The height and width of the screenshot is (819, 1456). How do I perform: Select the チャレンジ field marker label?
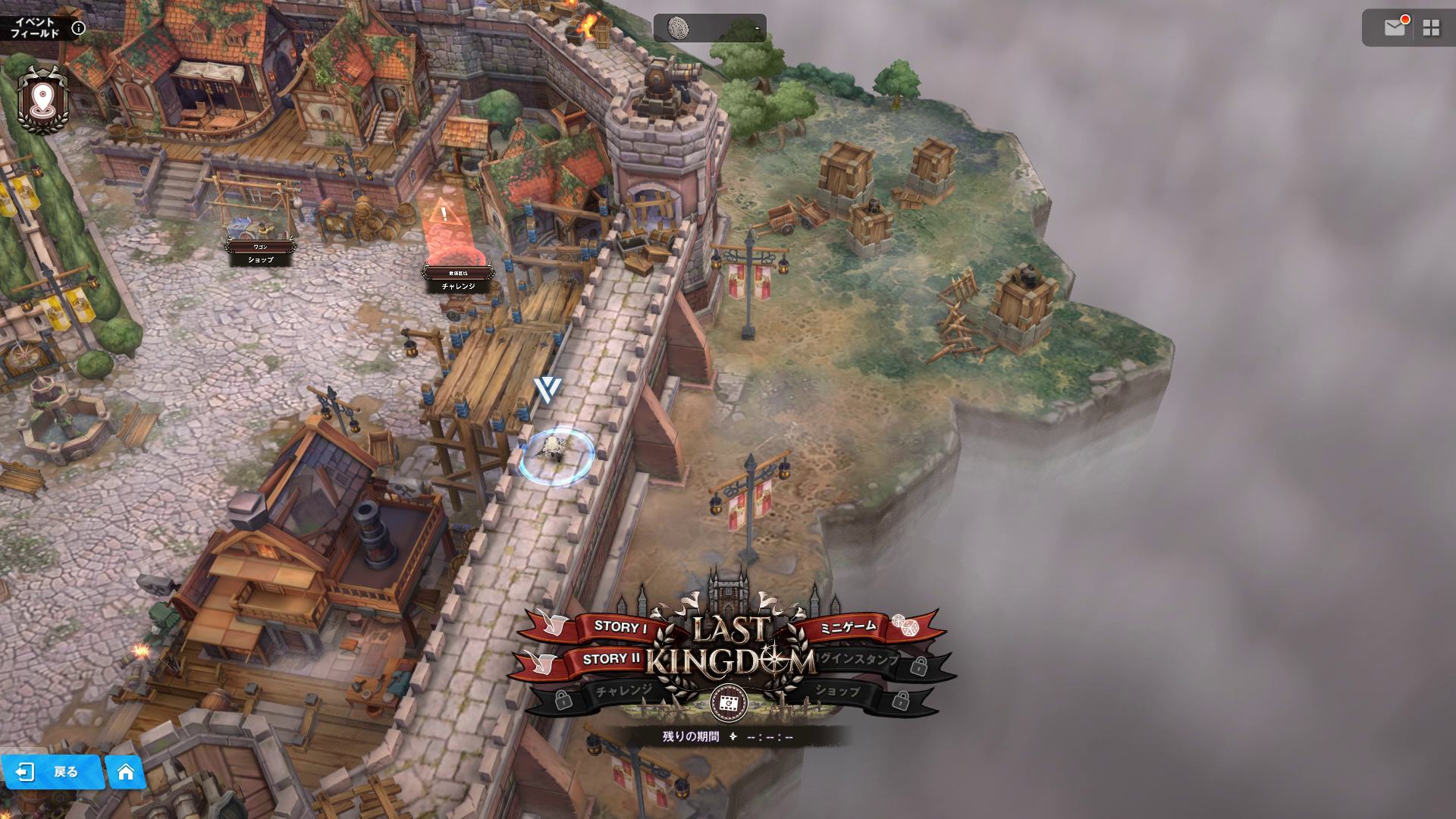point(458,281)
